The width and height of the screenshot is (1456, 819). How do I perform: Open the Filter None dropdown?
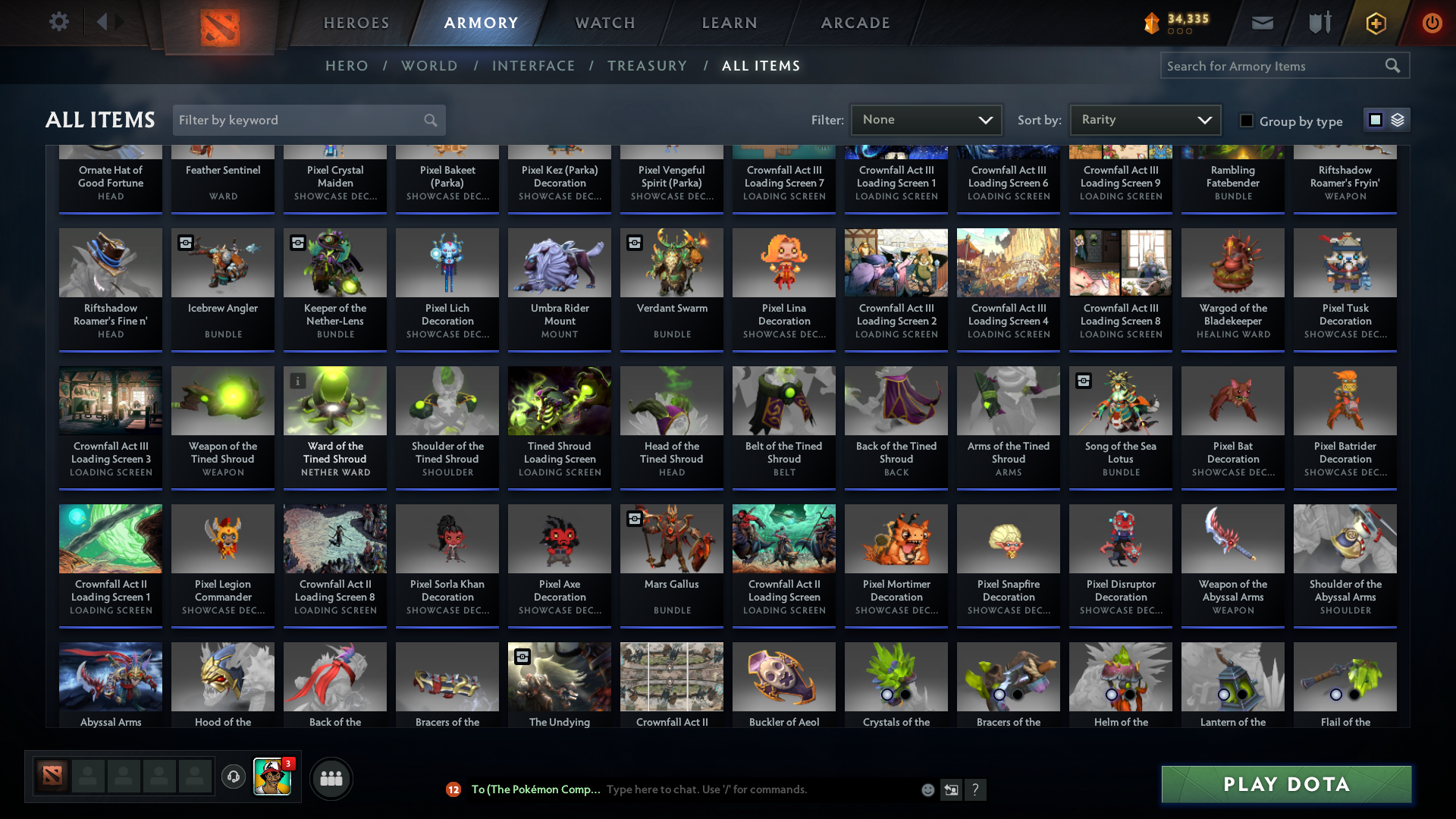pyautogui.click(x=926, y=119)
